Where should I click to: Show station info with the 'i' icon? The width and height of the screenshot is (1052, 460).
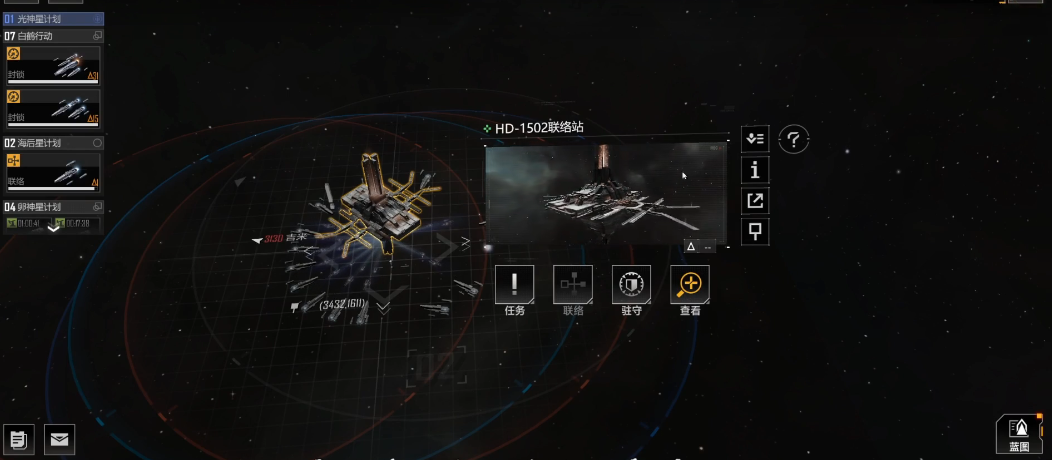click(x=755, y=170)
